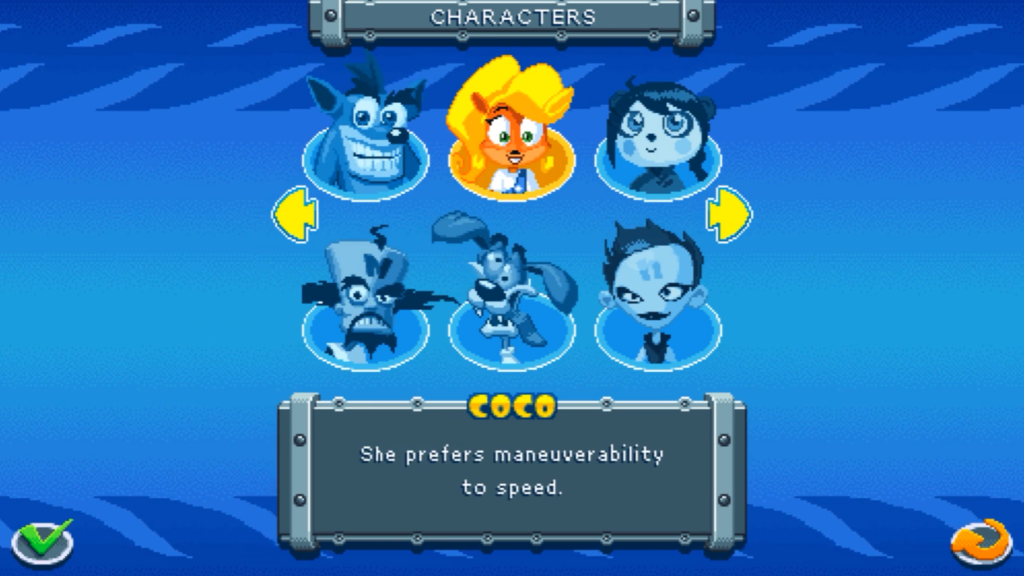This screenshot has width=1024, height=576.
Task: Click the yellow left arrow
Action: point(295,213)
